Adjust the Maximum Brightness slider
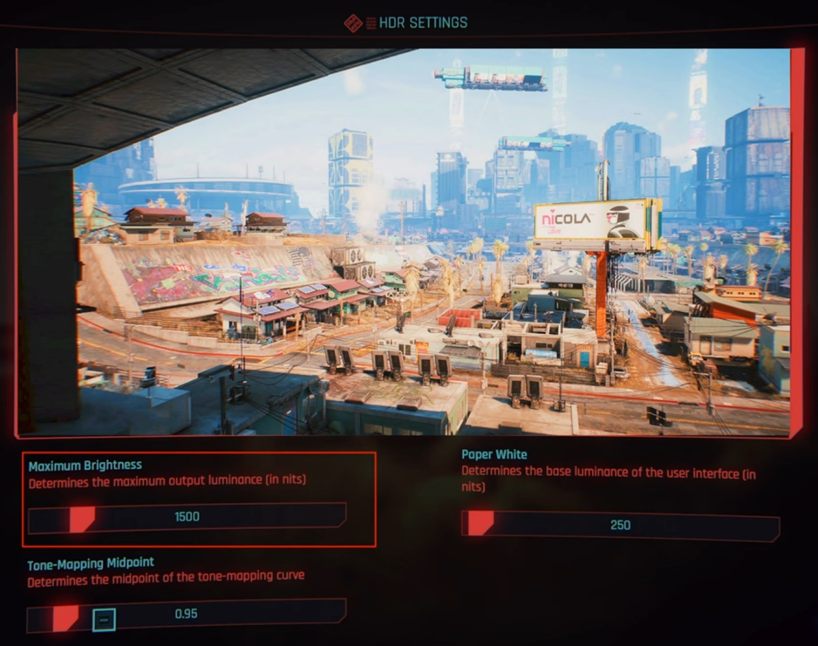This screenshot has width=818, height=646. pos(187,517)
